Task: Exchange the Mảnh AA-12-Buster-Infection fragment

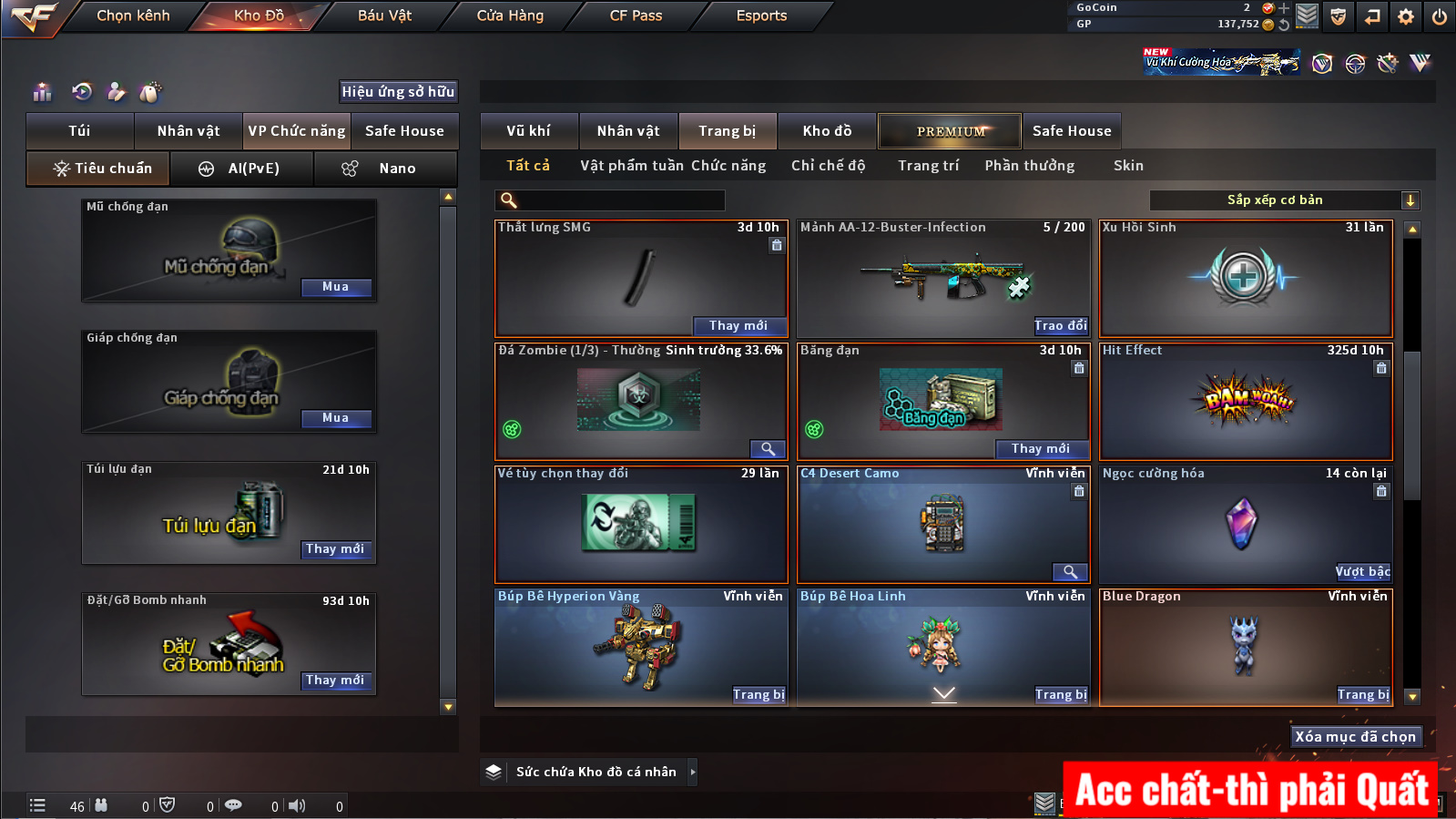Action: pyautogui.click(x=1061, y=326)
